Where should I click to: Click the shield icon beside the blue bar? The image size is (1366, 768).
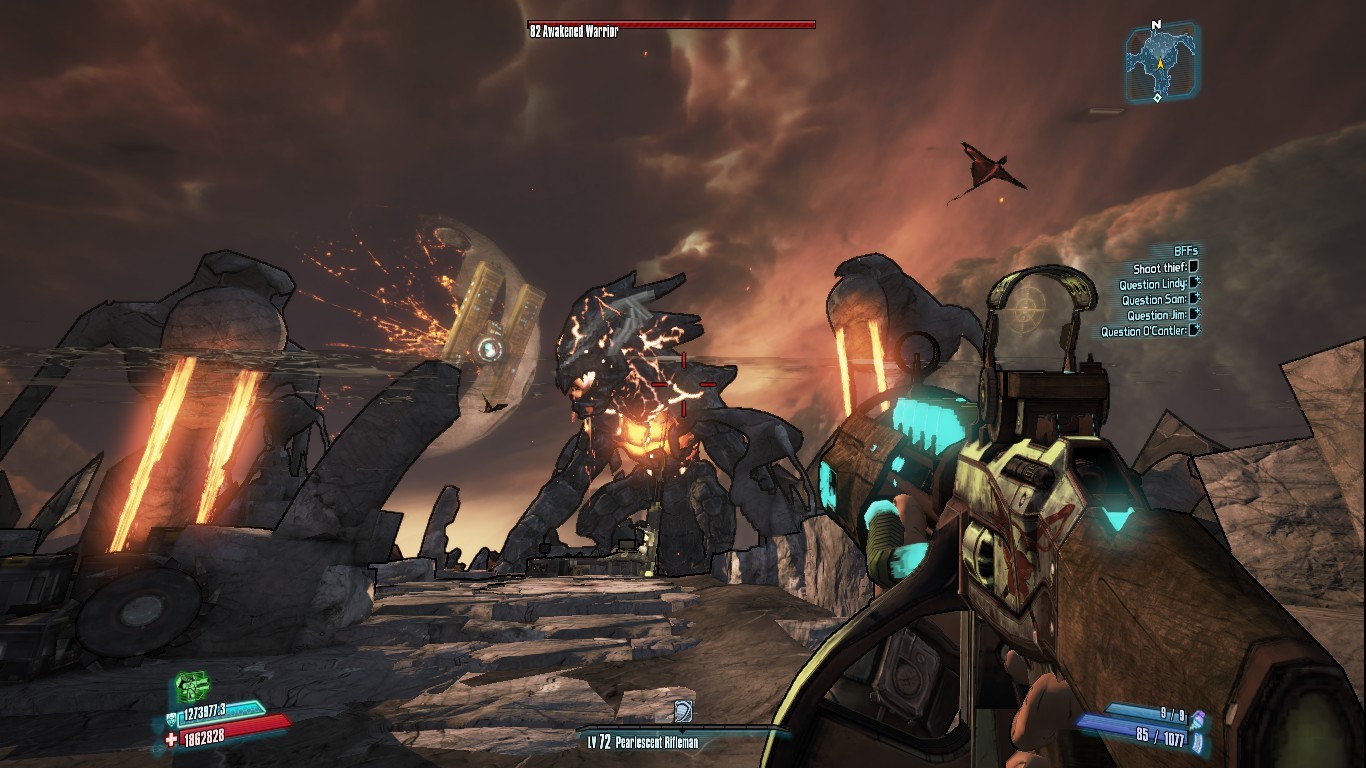pos(170,717)
